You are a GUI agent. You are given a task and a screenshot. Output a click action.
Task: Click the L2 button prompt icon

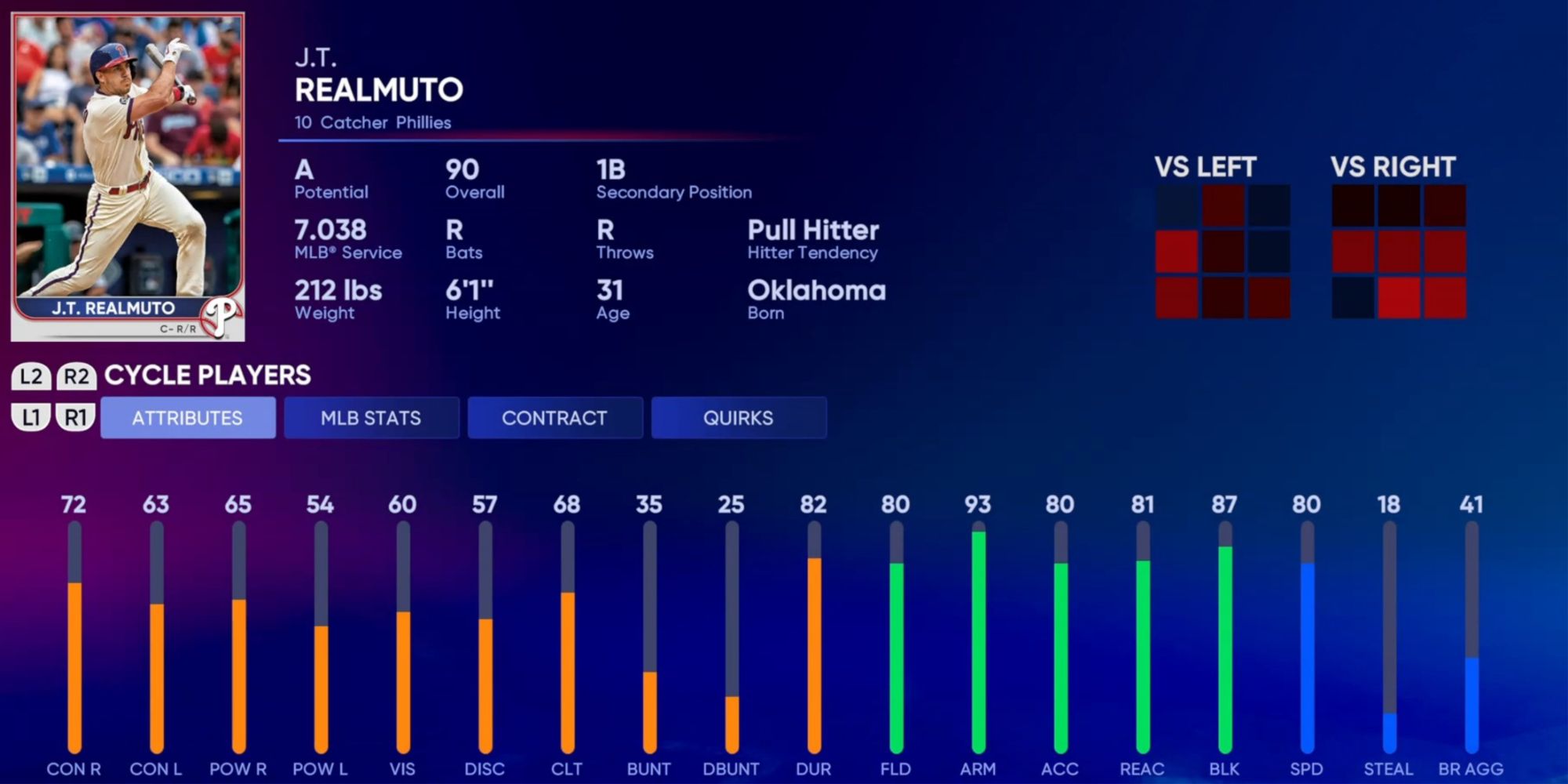tap(32, 376)
